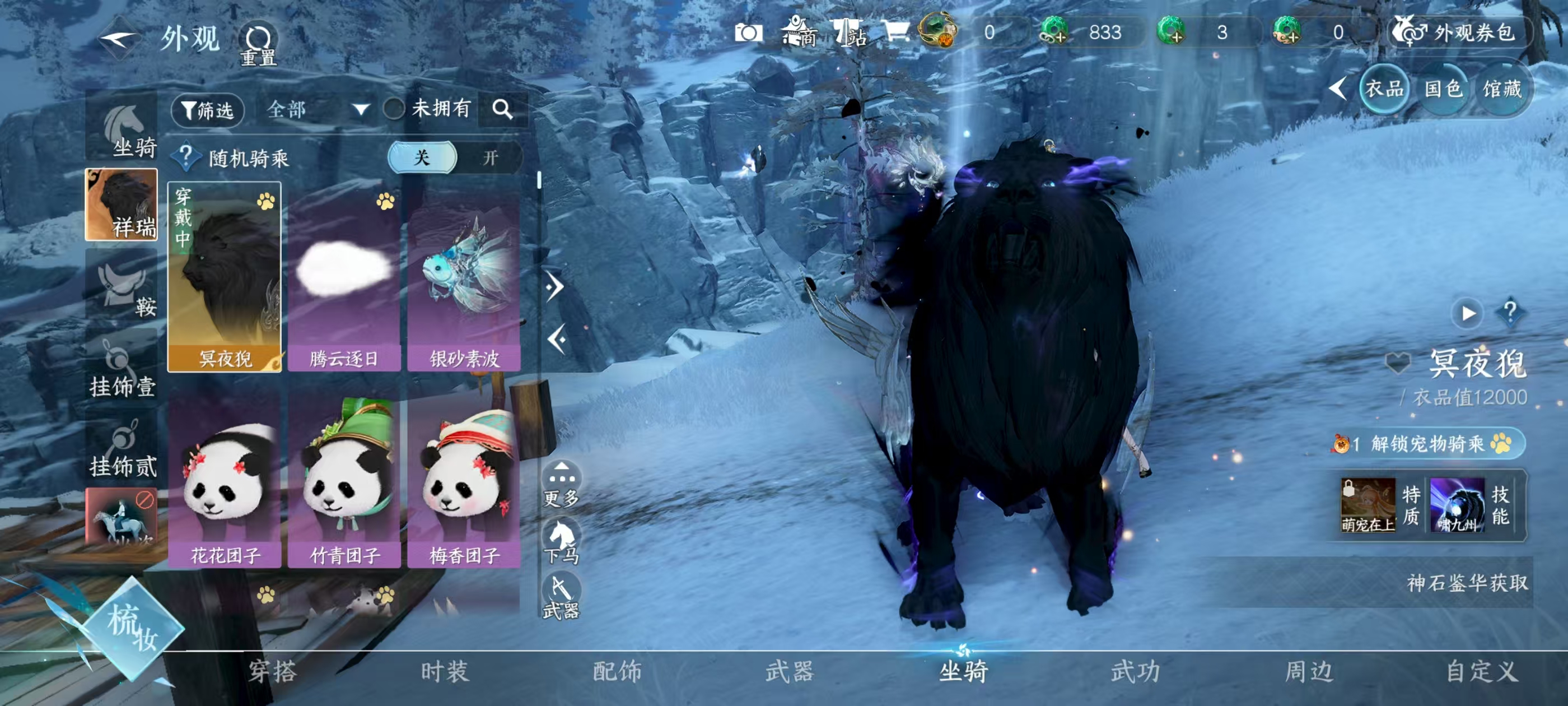The height and width of the screenshot is (706, 1568).
Task: Switch to the 时装 tab
Action: (443, 672)
